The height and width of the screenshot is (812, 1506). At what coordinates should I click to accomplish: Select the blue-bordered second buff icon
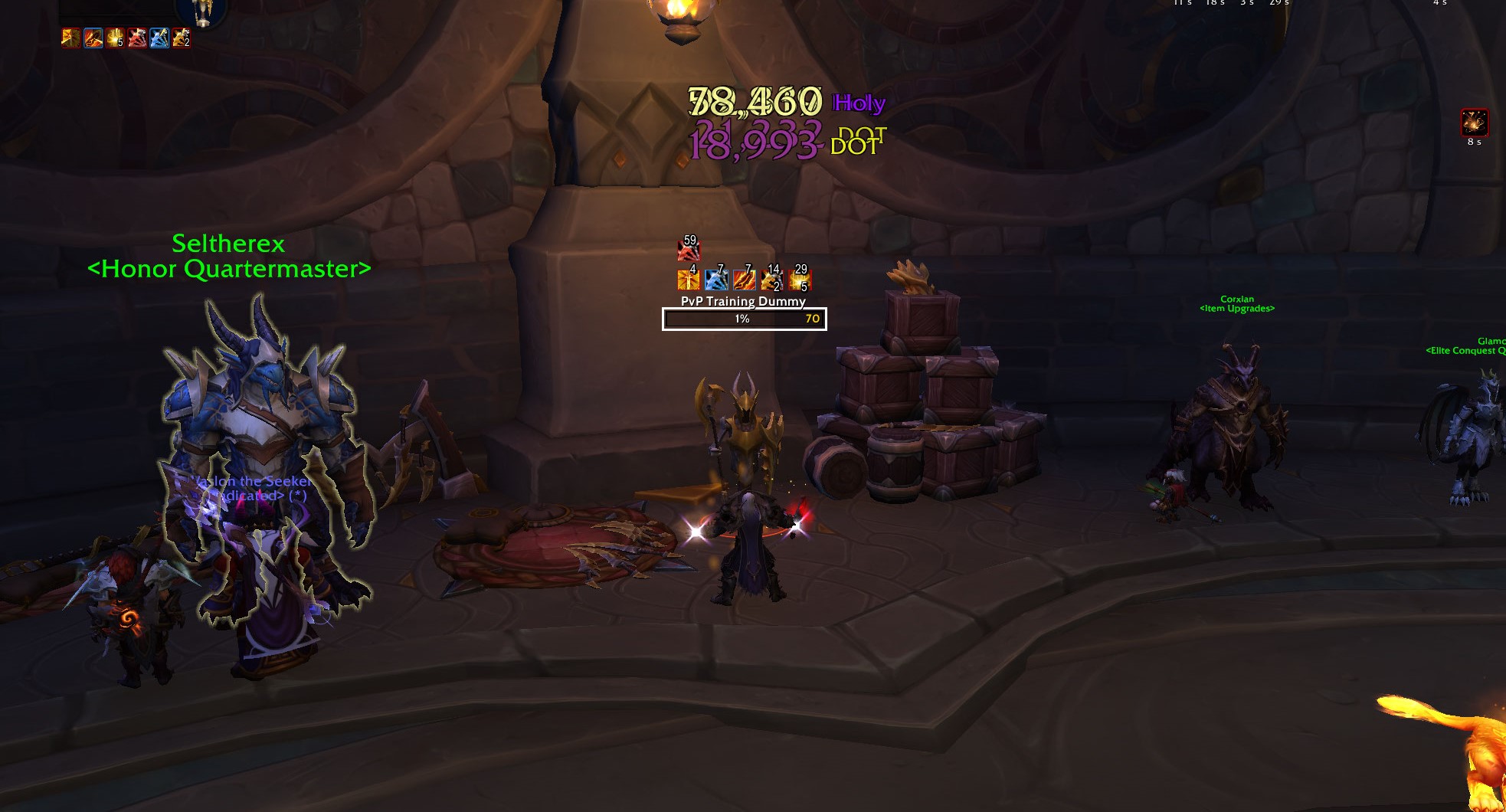pos(93,39)
